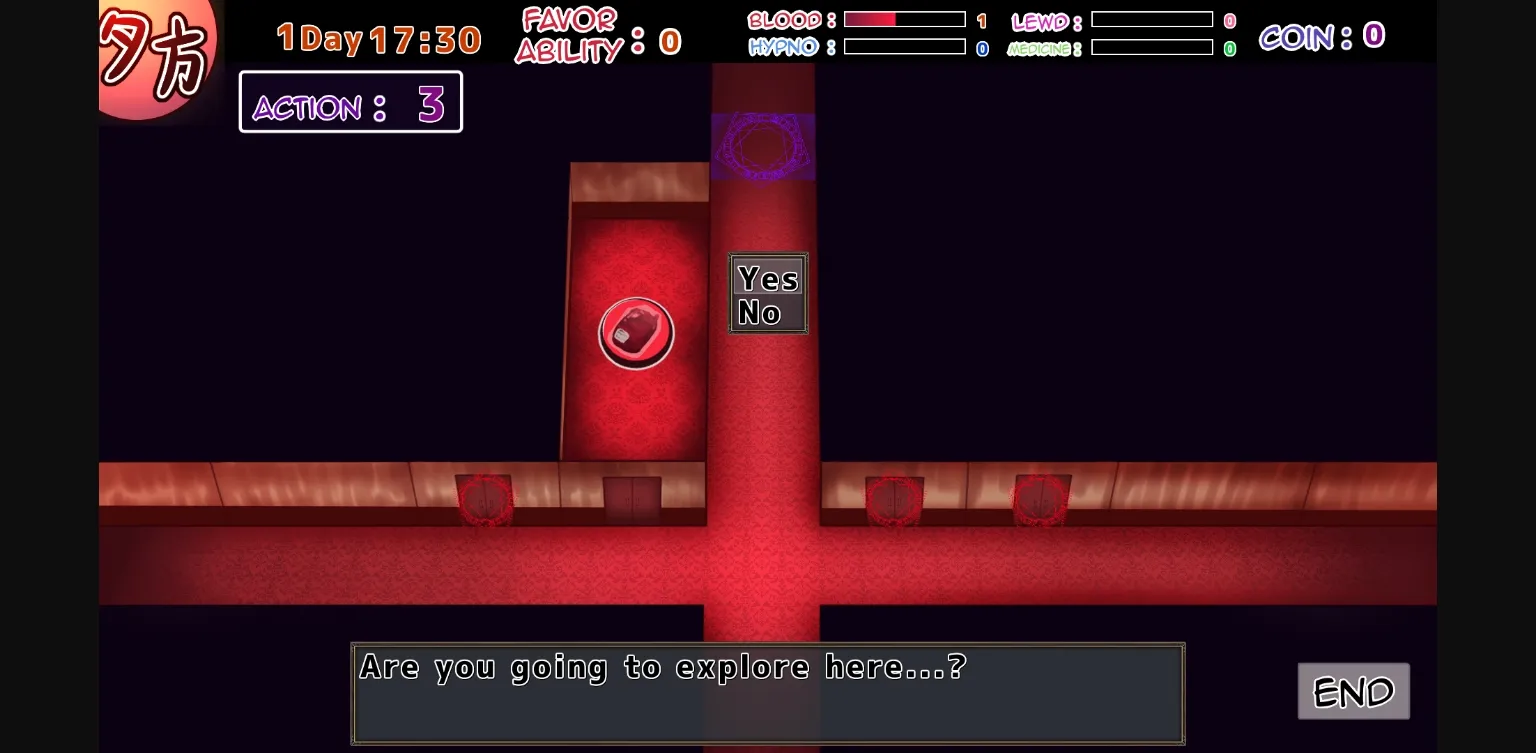1536x753 pixels.
Task: Click the blood pack item in the room
Action: pos(636,333)
